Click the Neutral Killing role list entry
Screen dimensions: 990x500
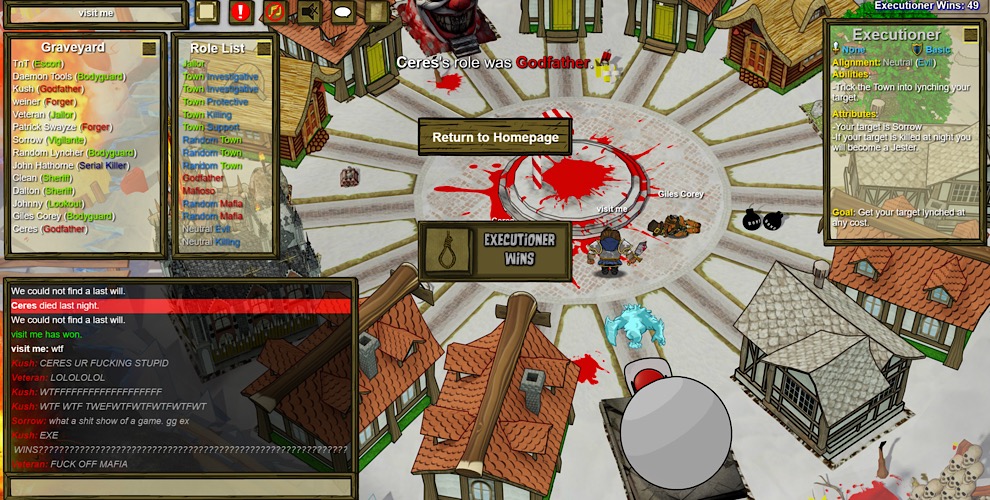[x=211, y=242]
